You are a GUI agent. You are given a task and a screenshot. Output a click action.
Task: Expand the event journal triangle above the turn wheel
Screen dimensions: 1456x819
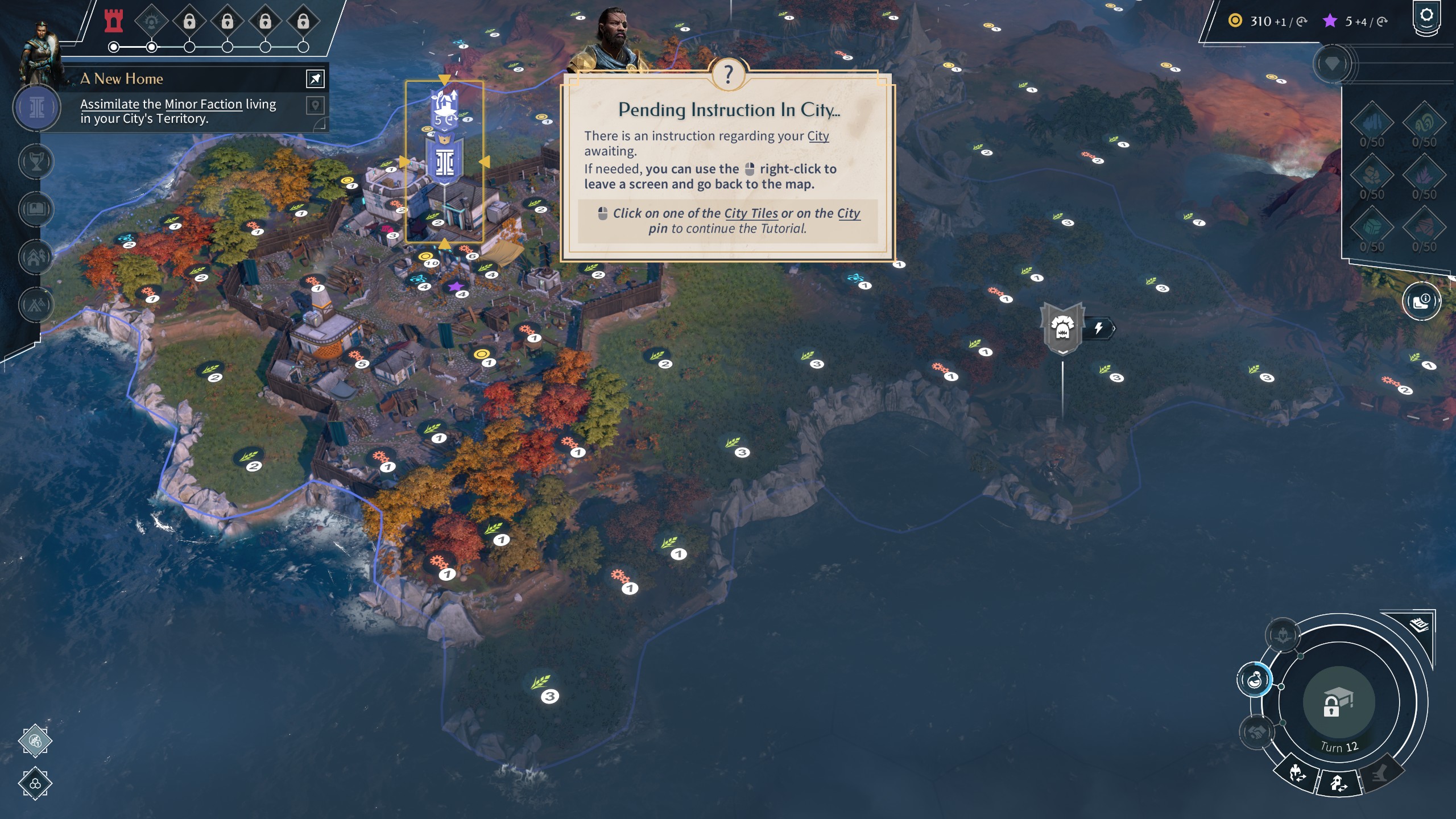(1419, 626)
